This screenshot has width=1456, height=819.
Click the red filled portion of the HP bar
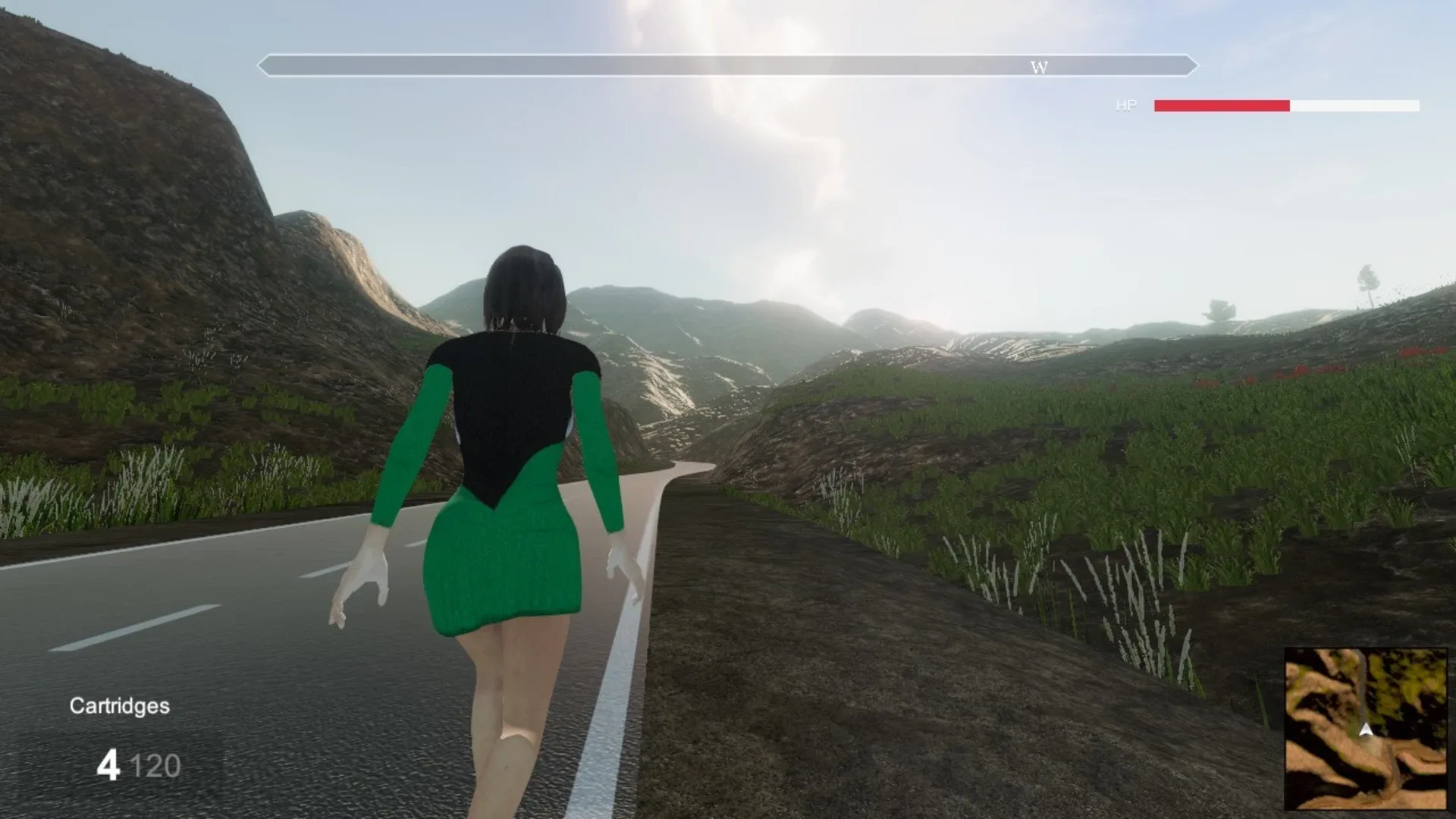coord(1221,105)
